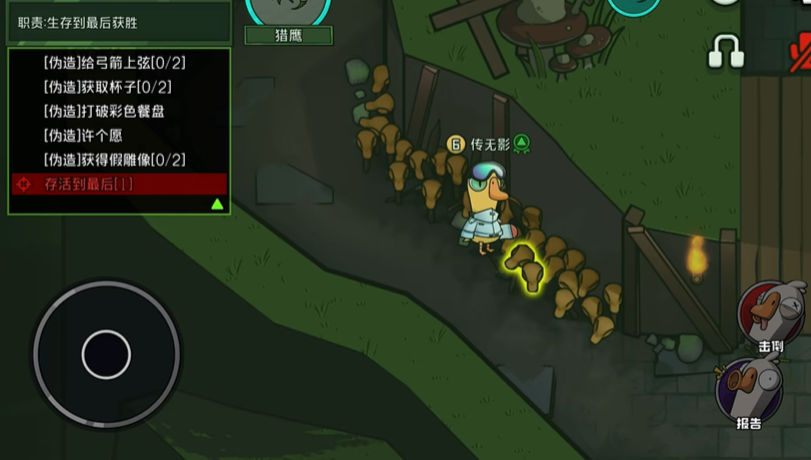Select the 获得假雕像 task entry
This screenshot has width=811, height=460.
click(114, 160)
